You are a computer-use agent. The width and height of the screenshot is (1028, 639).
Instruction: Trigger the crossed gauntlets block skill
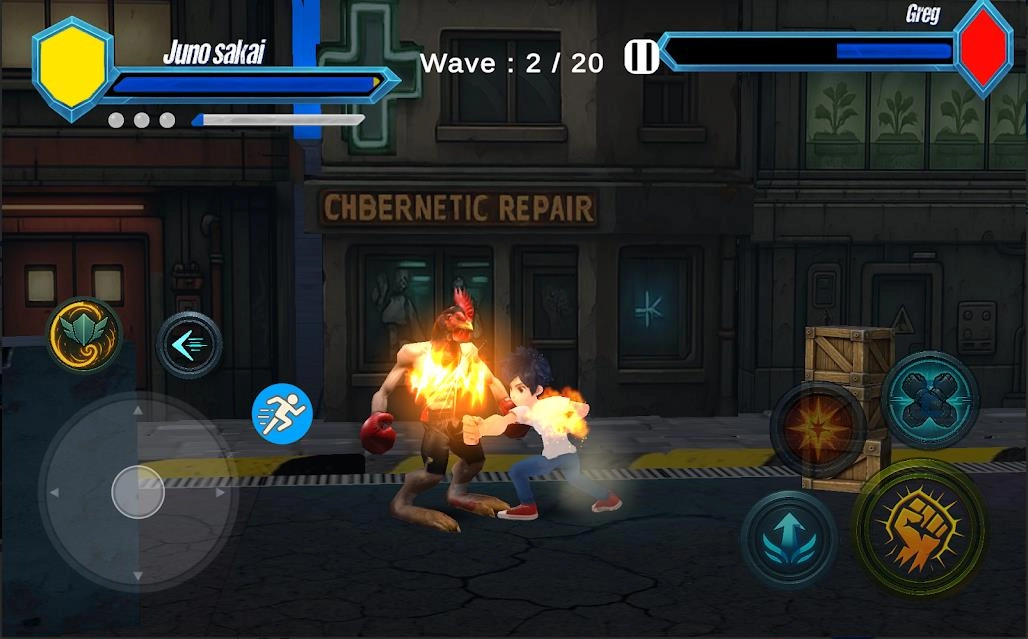click(930, 399)
